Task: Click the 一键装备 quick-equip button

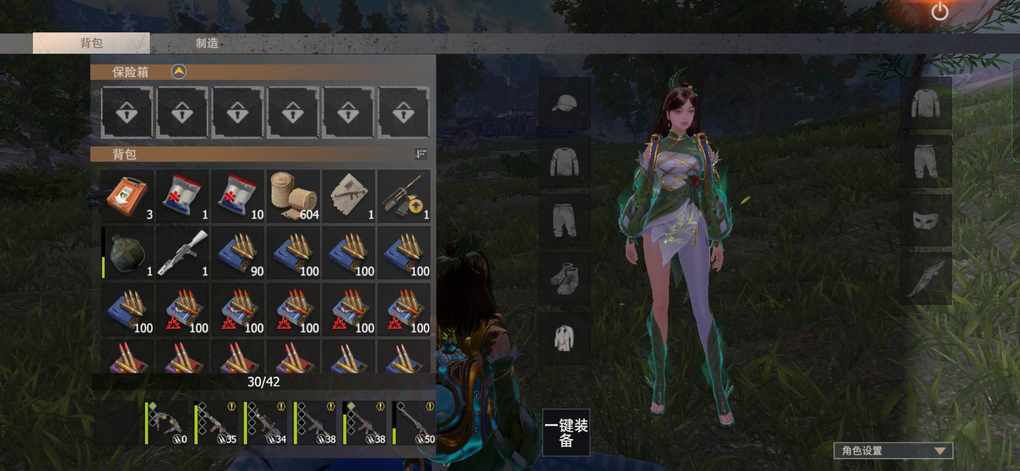Action: point(566,433)
